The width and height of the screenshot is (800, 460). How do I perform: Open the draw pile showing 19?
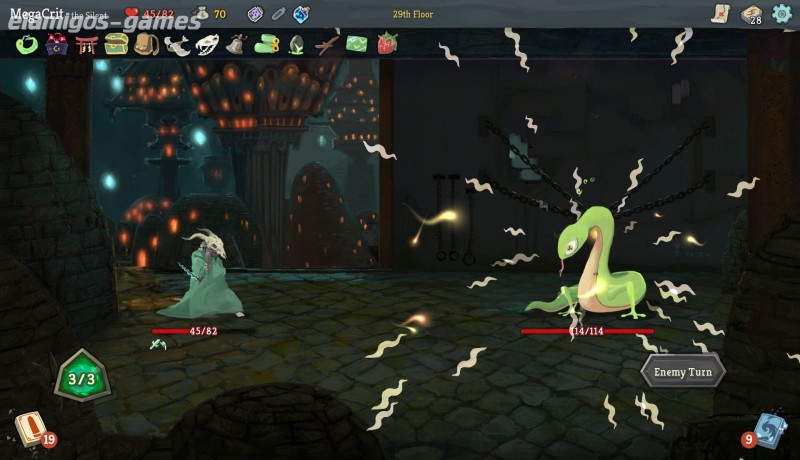pyautogui.click(x=30, y=430)
